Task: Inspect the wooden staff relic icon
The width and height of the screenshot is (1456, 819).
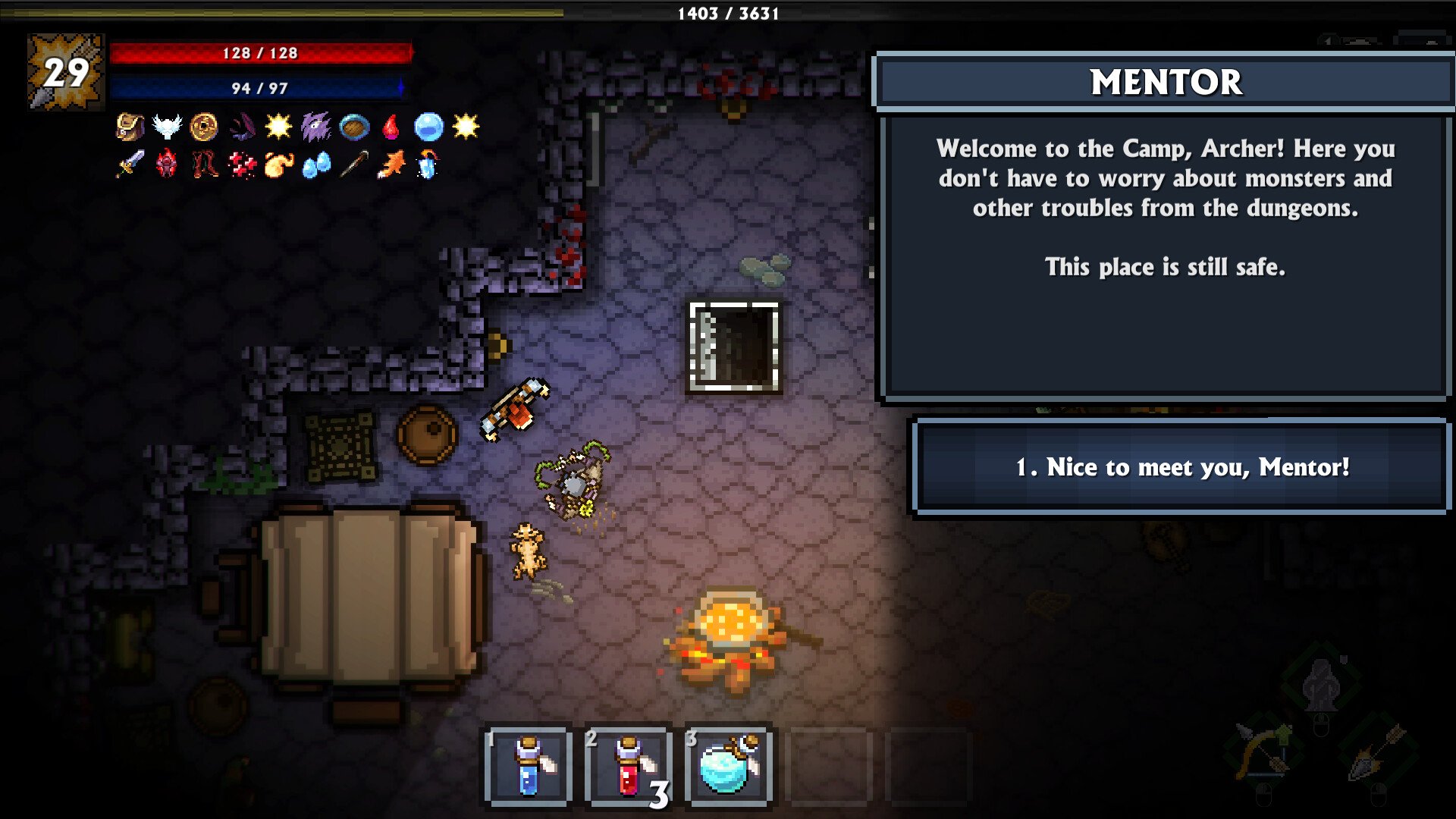Action: (x=353, y=164)
